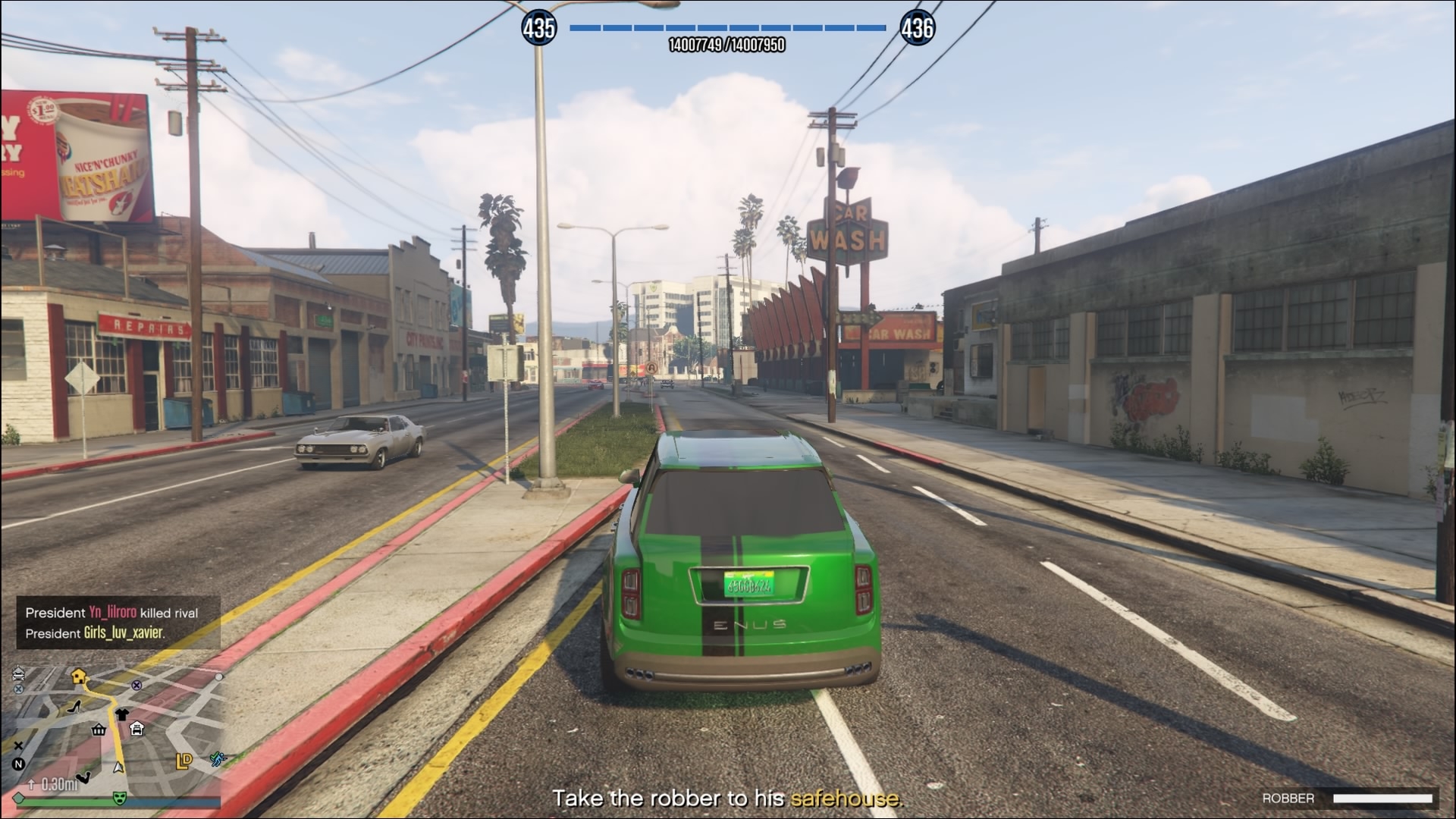Click the current rank 435 badge
This screenshot has width=1456, height=819.
click(x=538, y=28)
